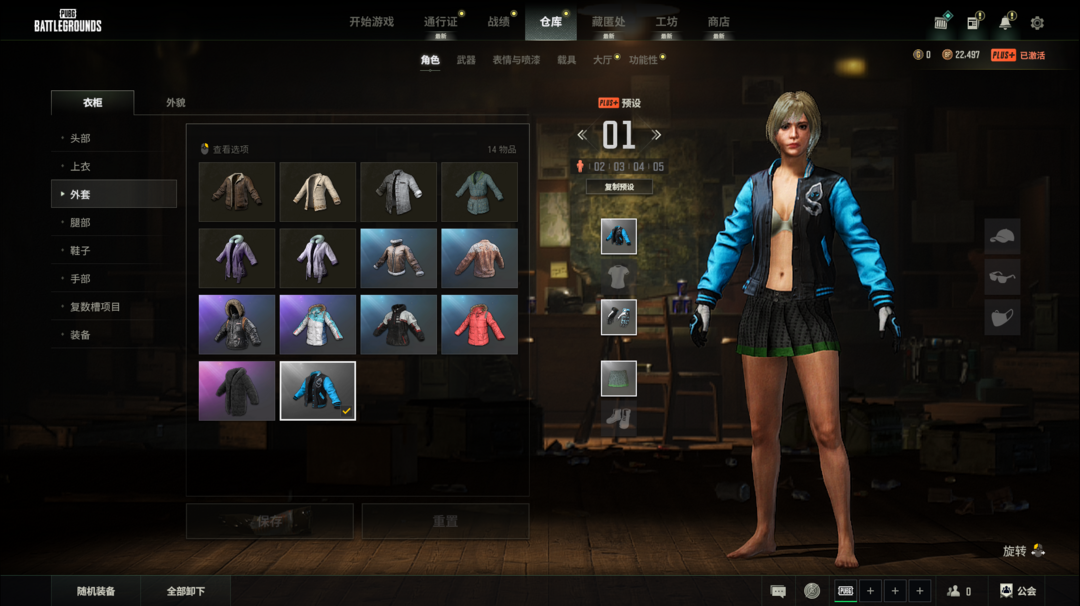Select the 武器 sub-tab

(466, 60)
